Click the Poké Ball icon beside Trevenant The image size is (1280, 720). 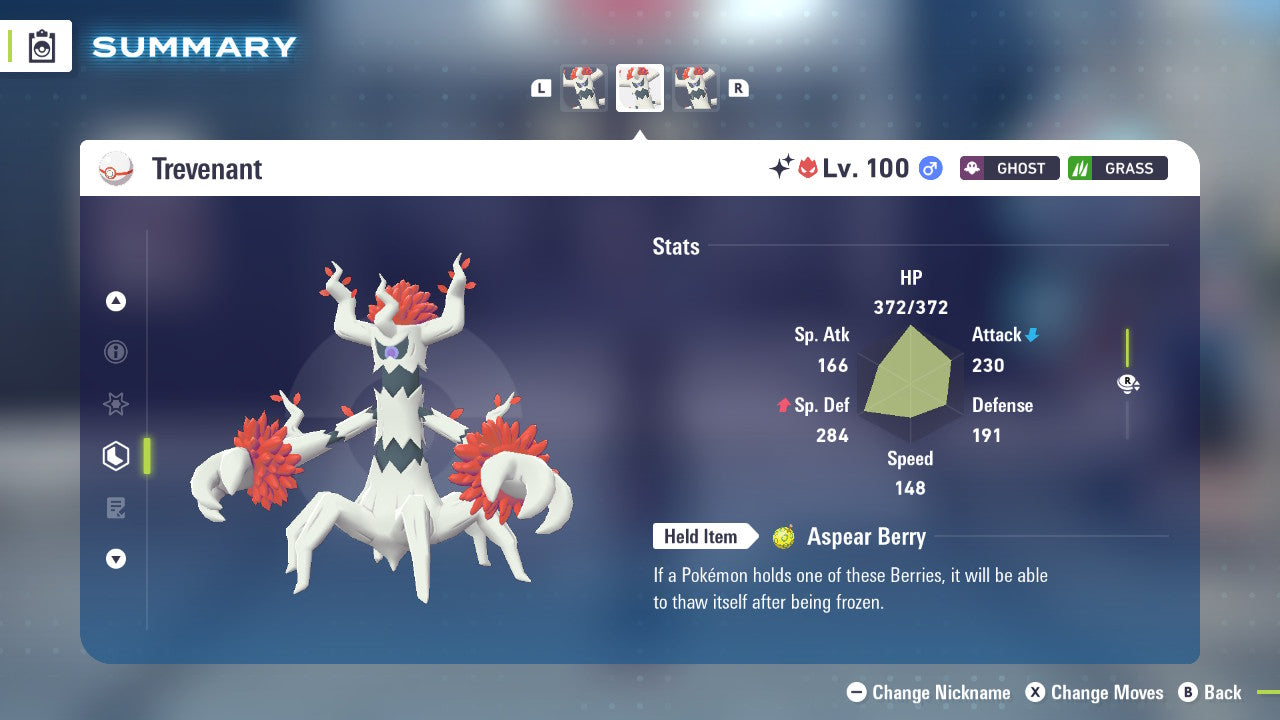[x=117, y=169]
